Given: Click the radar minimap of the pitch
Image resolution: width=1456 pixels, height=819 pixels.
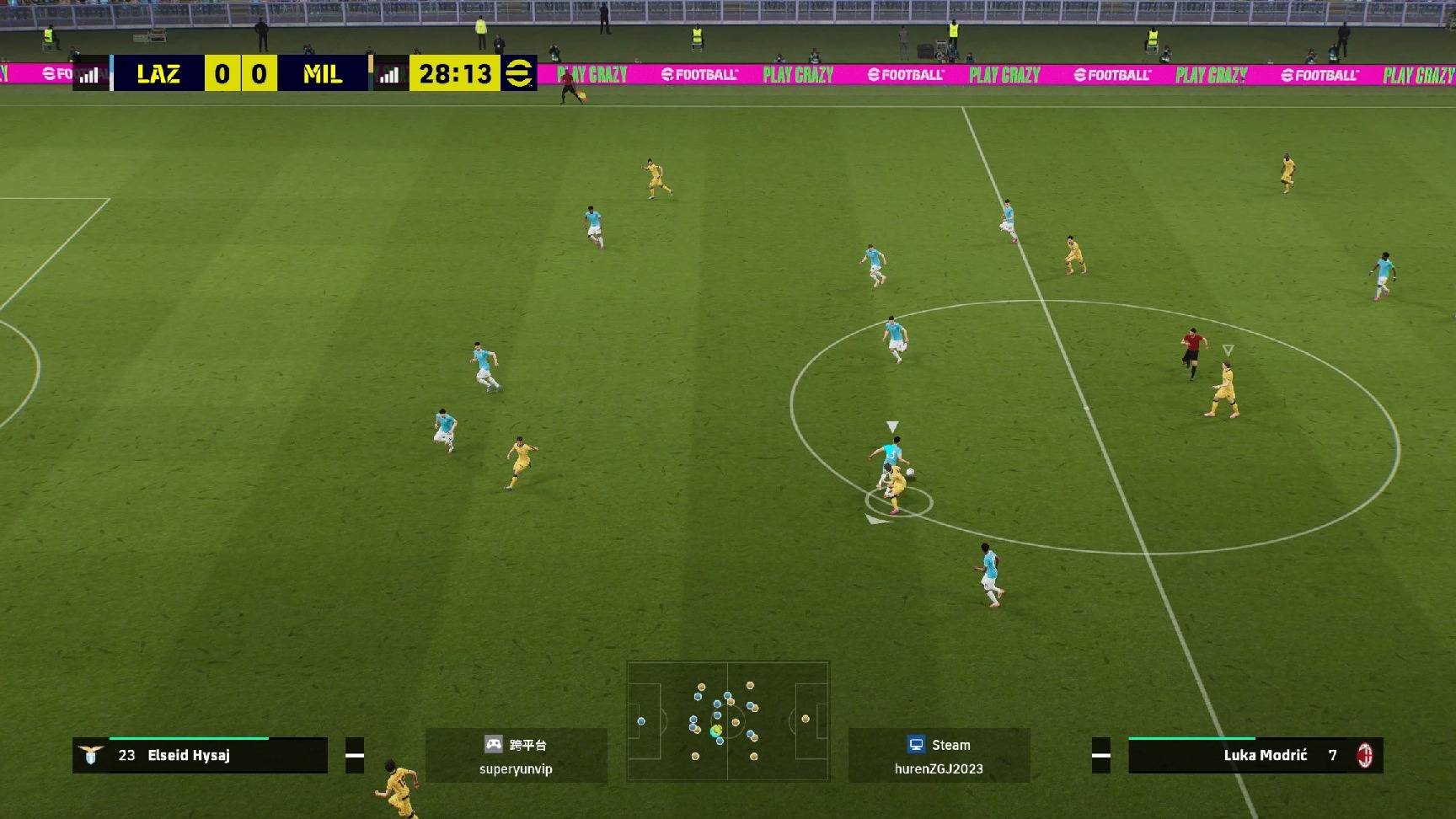Looking at the screenshot, I should coord(728,721).
